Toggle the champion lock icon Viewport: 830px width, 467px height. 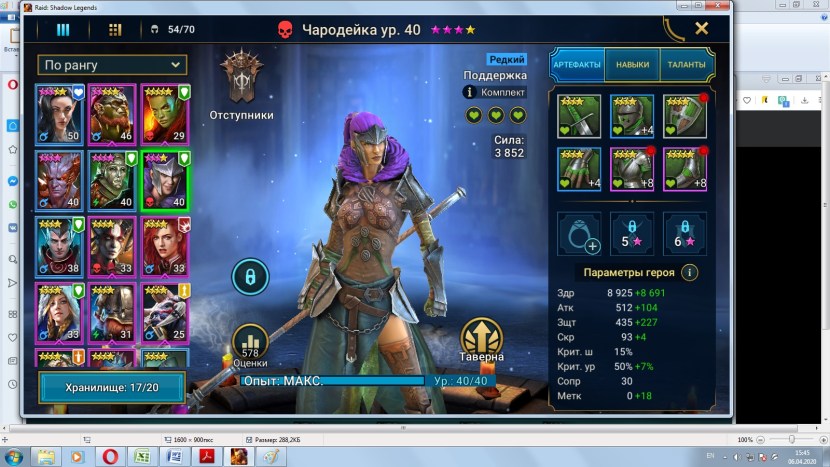point(250,276)
